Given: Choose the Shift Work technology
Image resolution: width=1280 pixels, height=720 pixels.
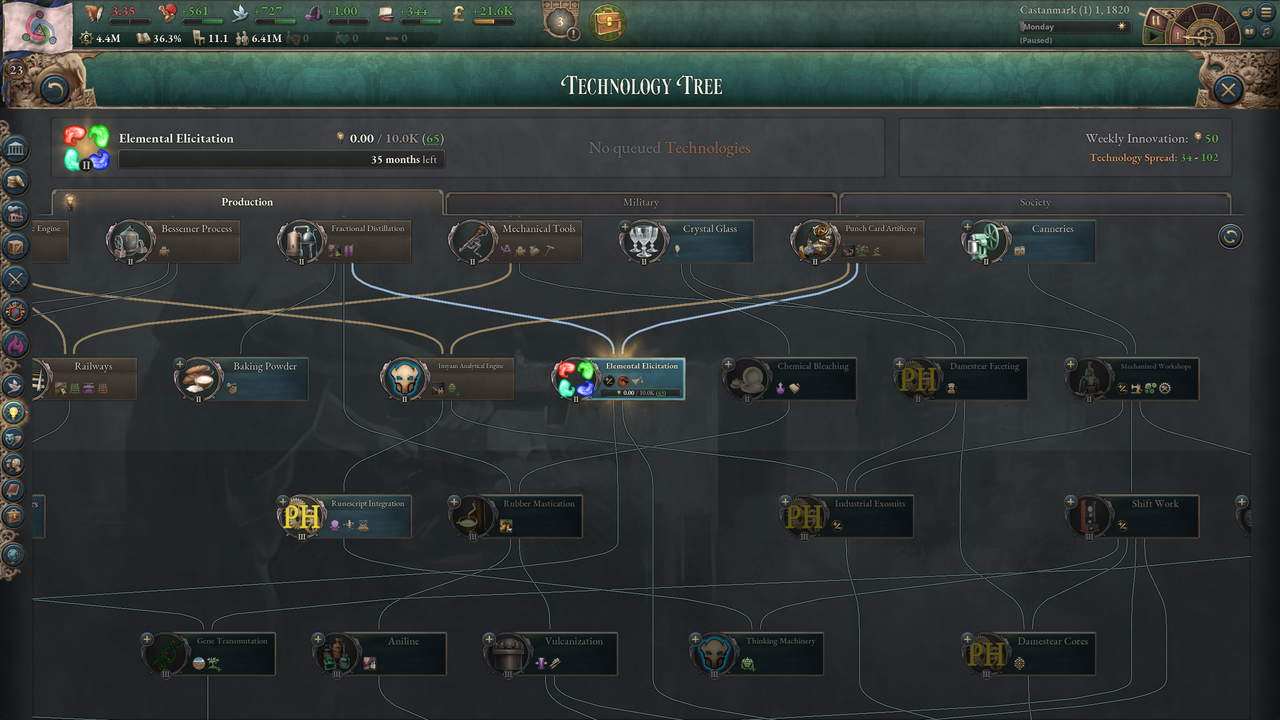Looking at the screenshot, I should [1133, 516].
